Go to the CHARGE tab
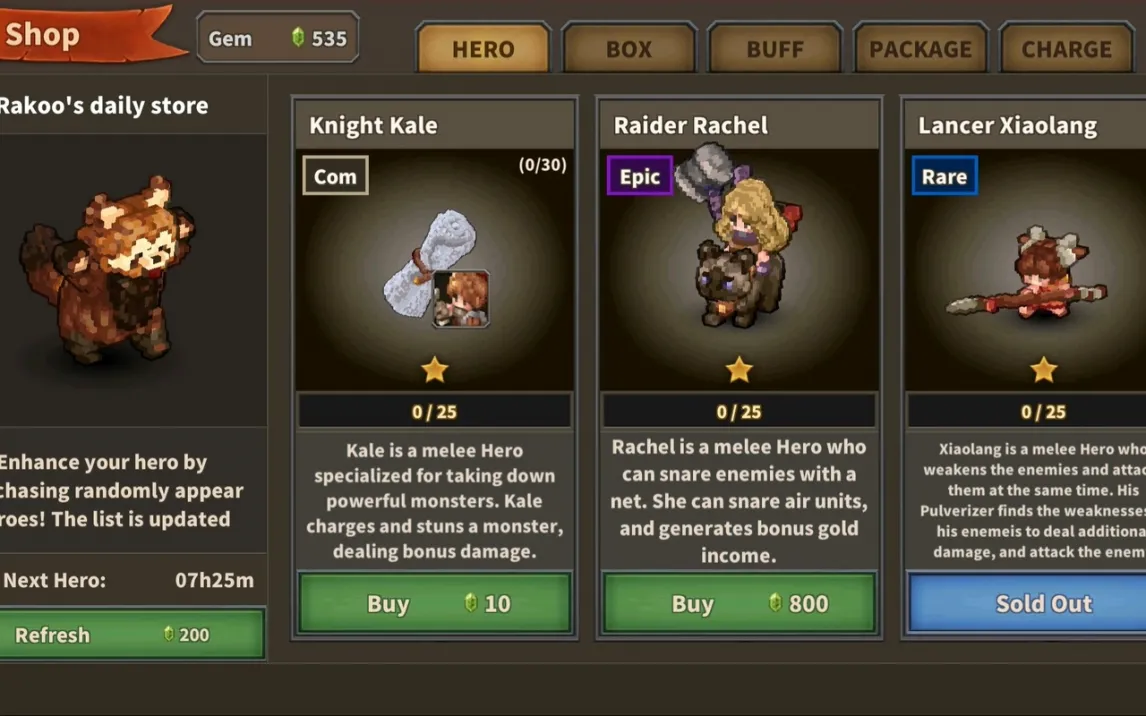The width and height of the screenshot is (1146, 716). pyautogui.click(x=1066, y=49)
